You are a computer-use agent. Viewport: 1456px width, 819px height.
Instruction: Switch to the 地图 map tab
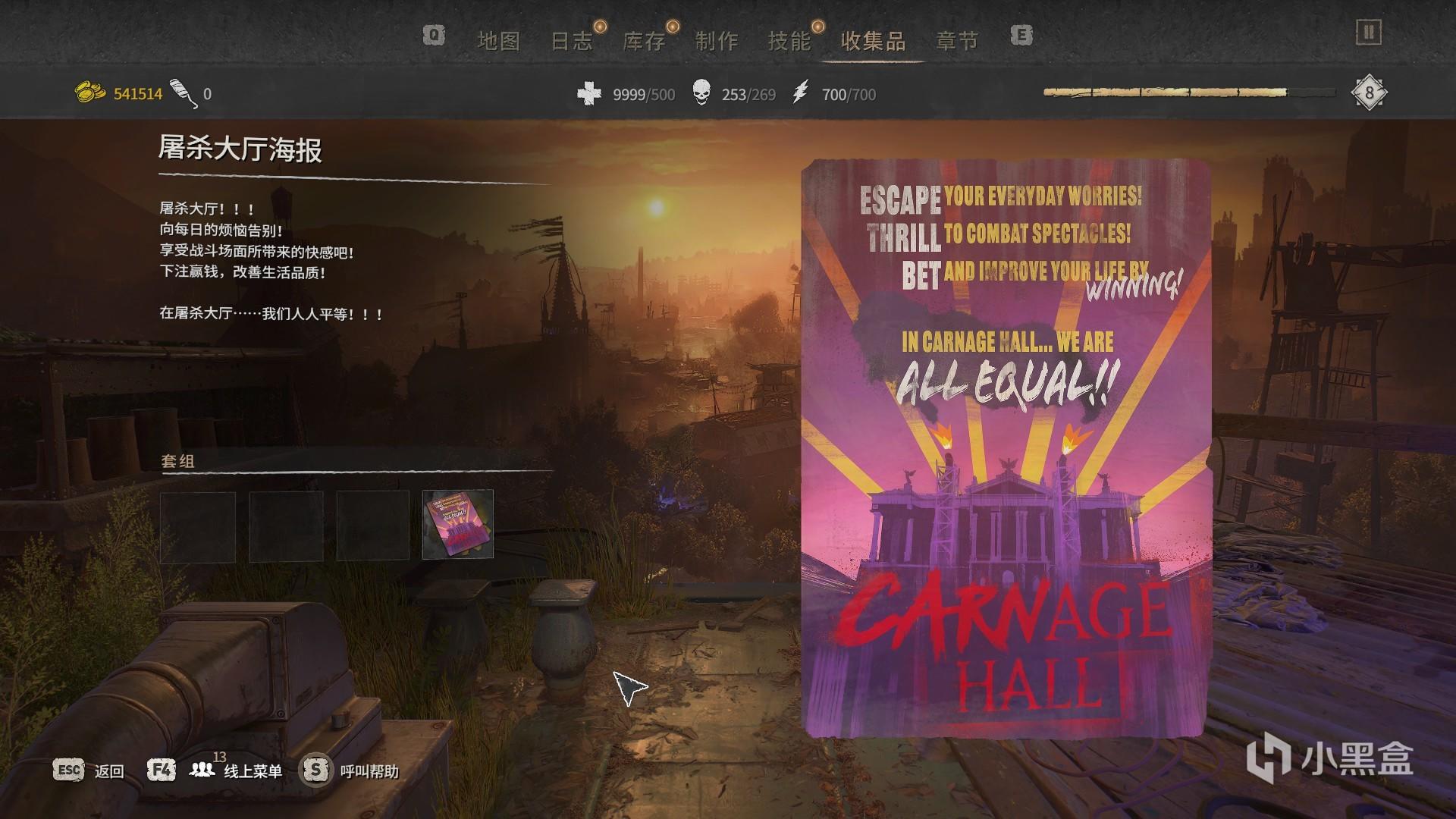coord(498,41)
